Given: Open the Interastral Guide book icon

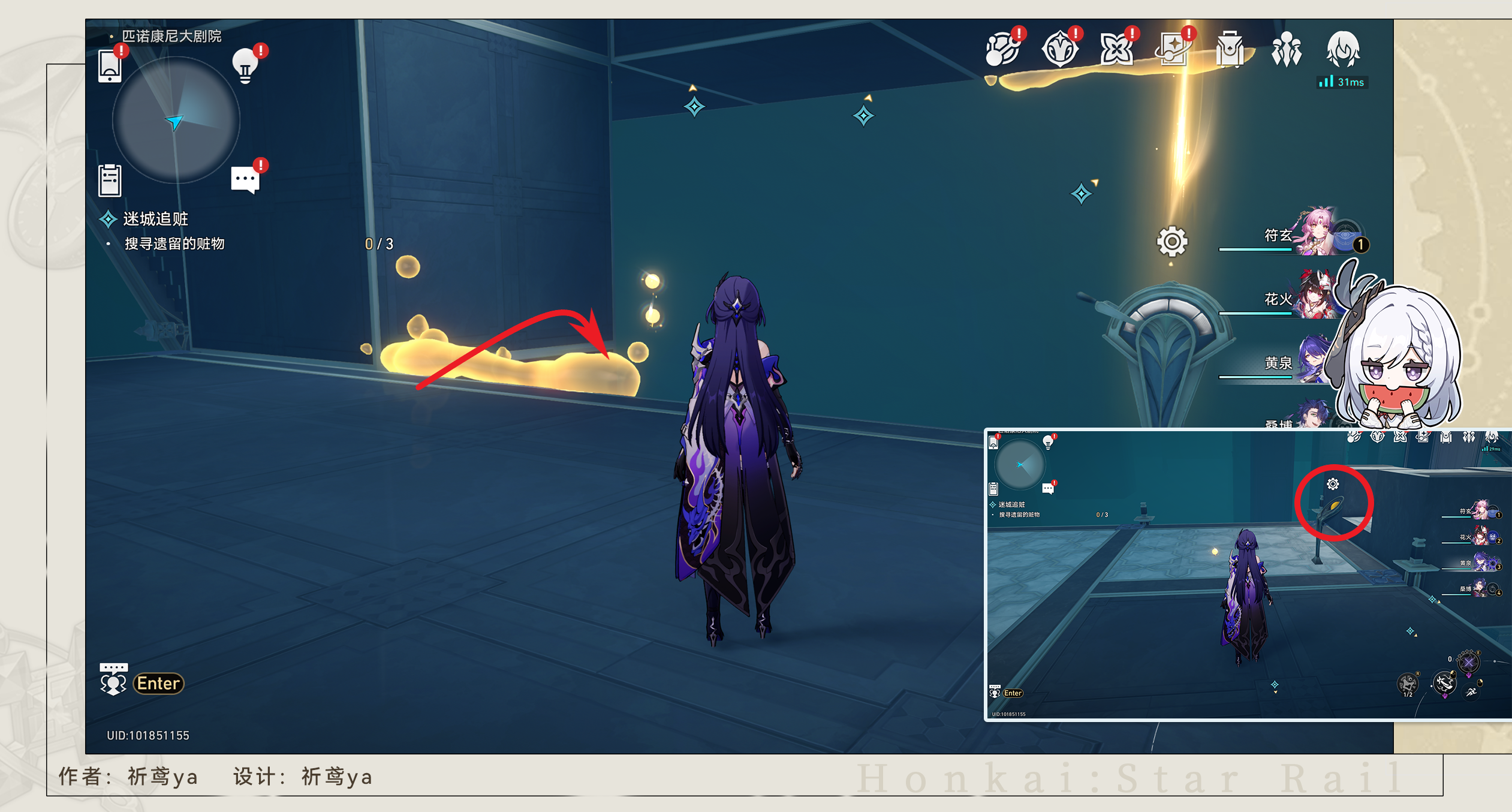Looking at the screenshot, I should tap(1173, 49).
